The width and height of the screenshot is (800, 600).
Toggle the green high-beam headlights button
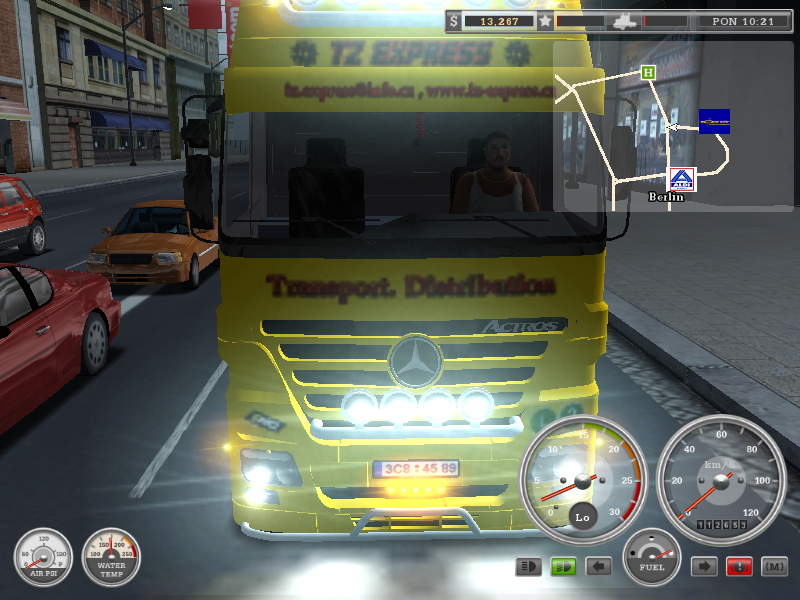click(563, 567)
